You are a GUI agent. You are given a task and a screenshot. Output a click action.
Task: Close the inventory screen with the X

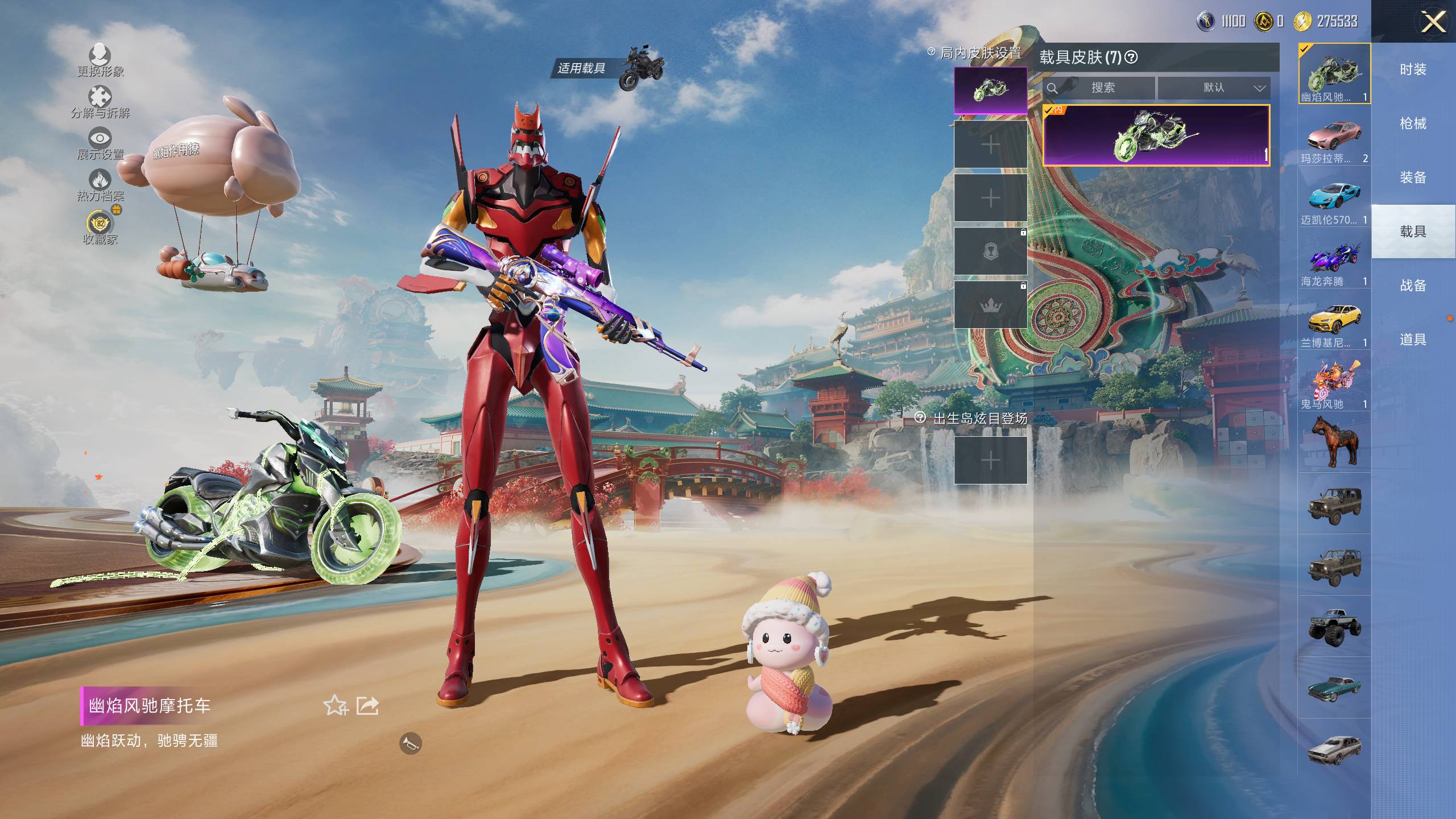[1433, 23]
